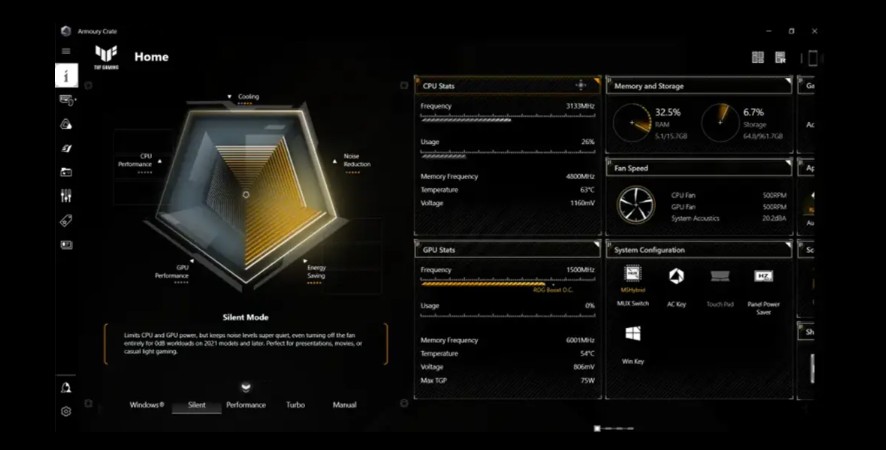Select the Performance mode
This screenshot has height=450, width=886.
tap(246, 405)
